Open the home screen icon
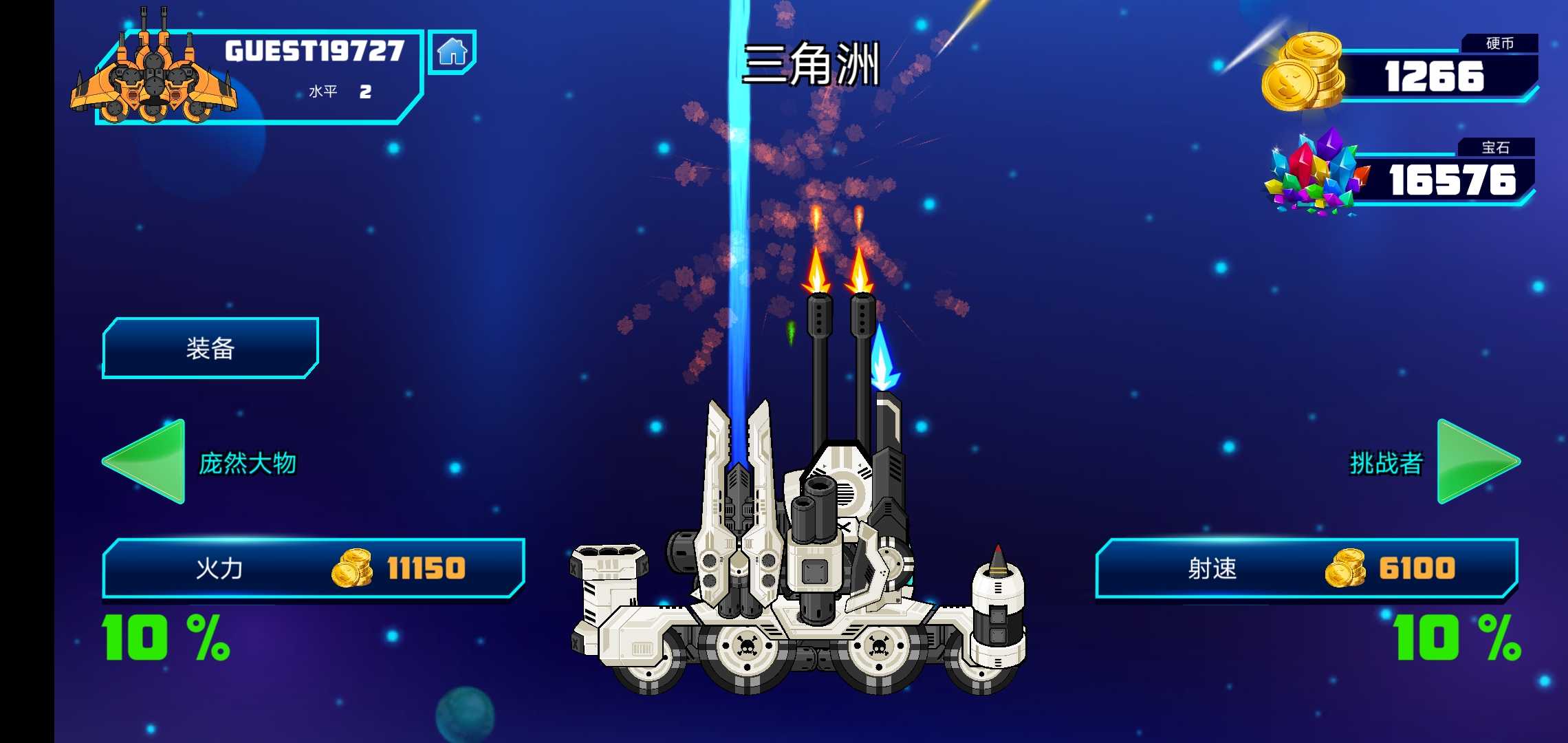The width and height of the screenshot is (1568, 743). [452, 52]
